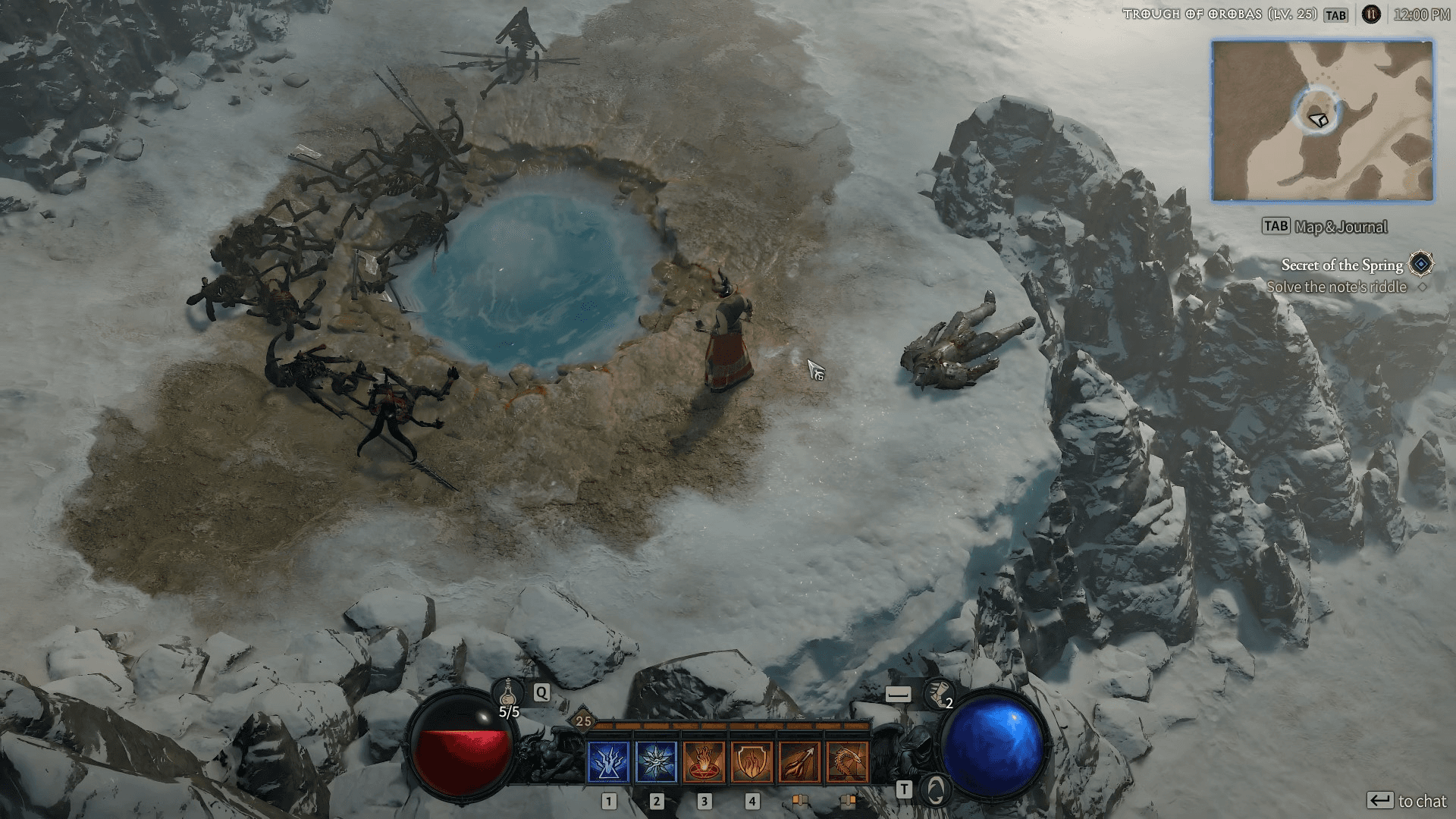
Task: Click the experience bar above the skills
Action: tap(728, 726)
